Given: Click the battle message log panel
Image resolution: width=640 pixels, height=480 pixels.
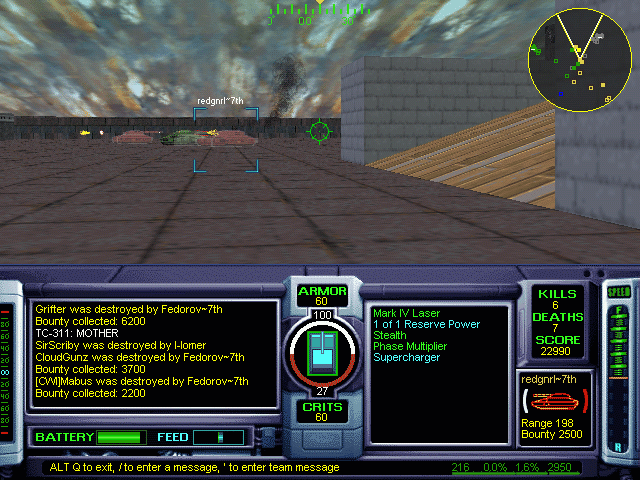Looking at the screenshot, I should [155, 353].
